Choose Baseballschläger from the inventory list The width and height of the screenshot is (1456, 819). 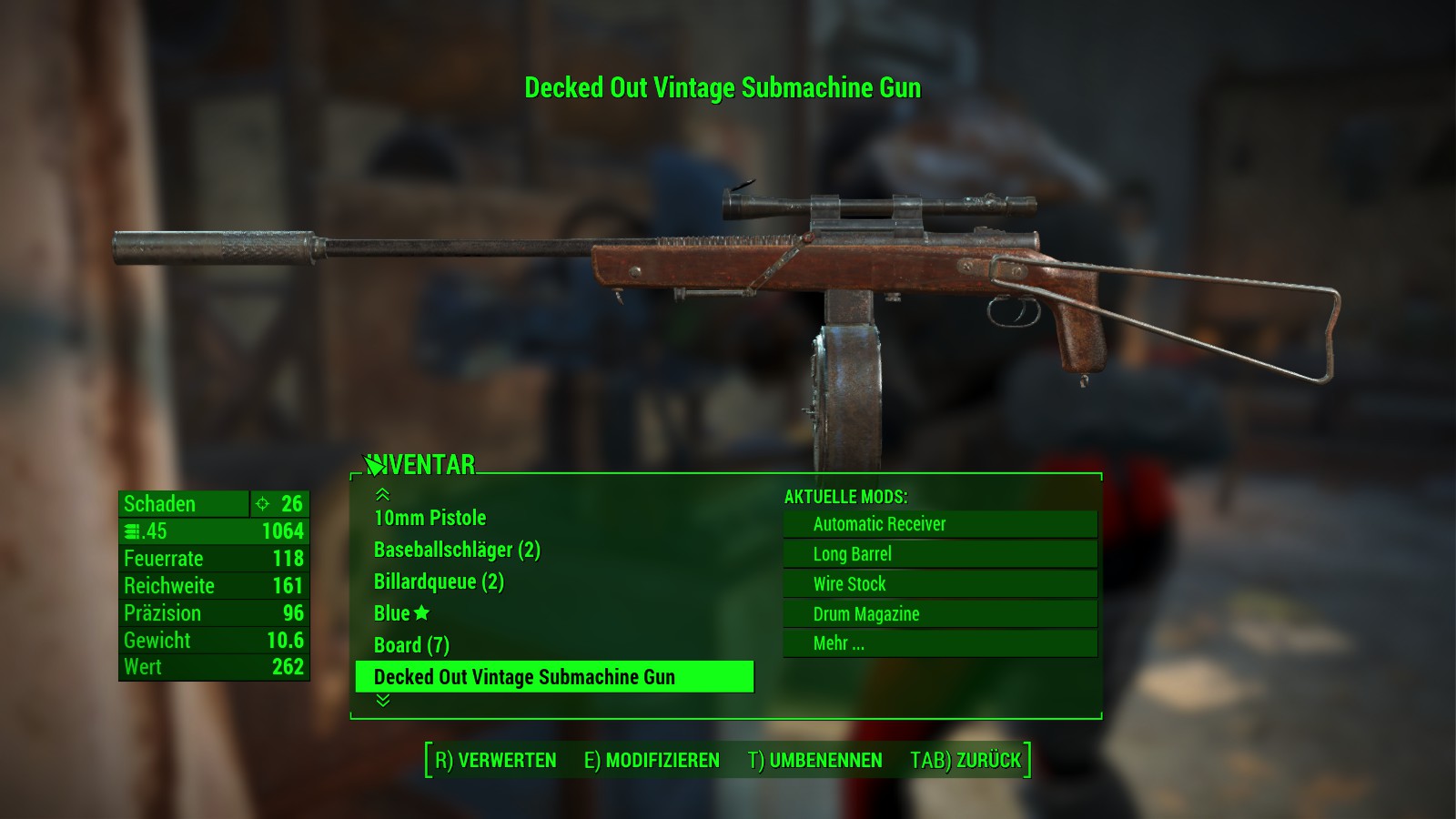pyautogui.click(x=457, y=550)
